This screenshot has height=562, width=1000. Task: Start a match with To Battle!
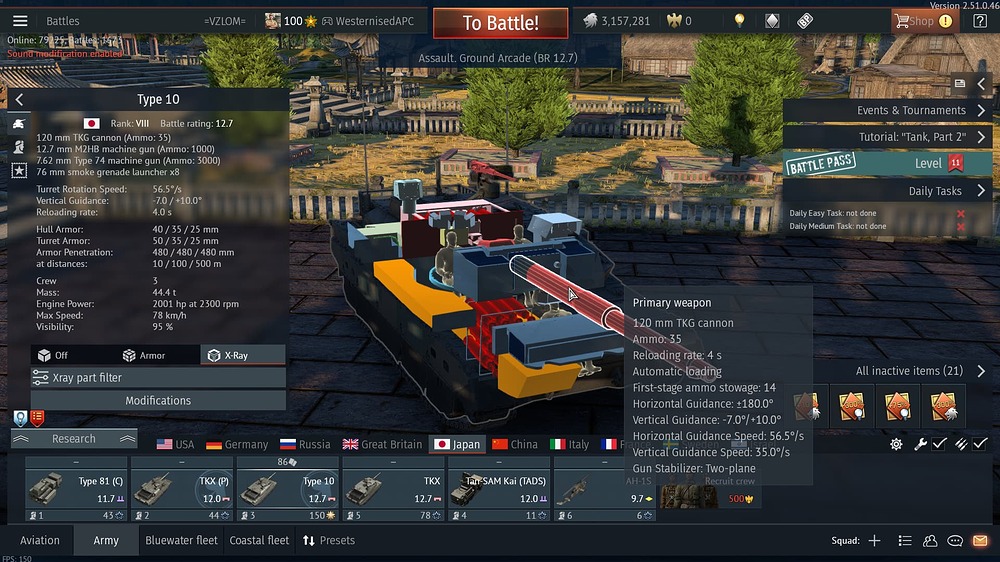click(500, 23)
